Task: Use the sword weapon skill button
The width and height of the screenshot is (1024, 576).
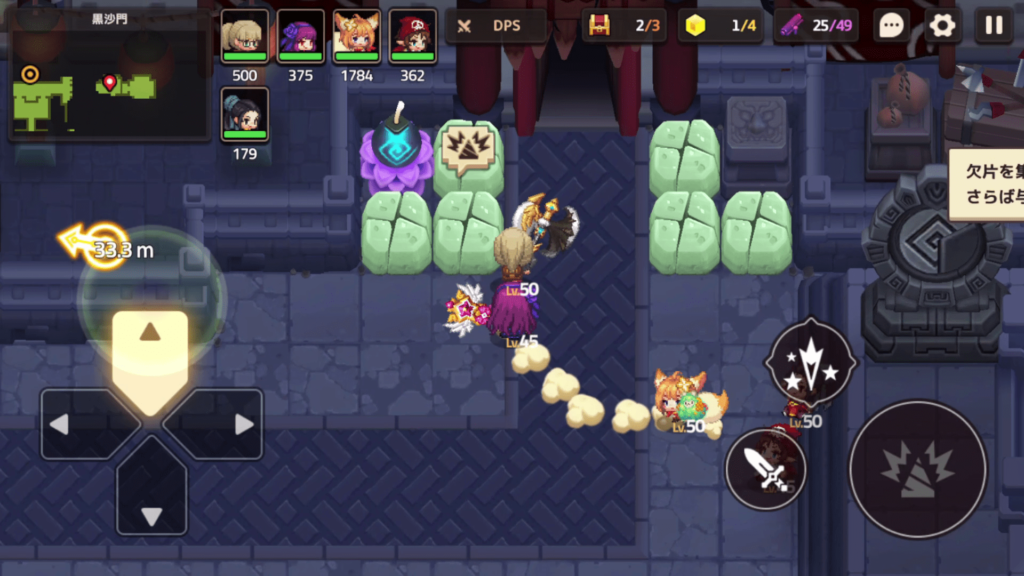Action: pyautogui.click(x=766, y=467)
